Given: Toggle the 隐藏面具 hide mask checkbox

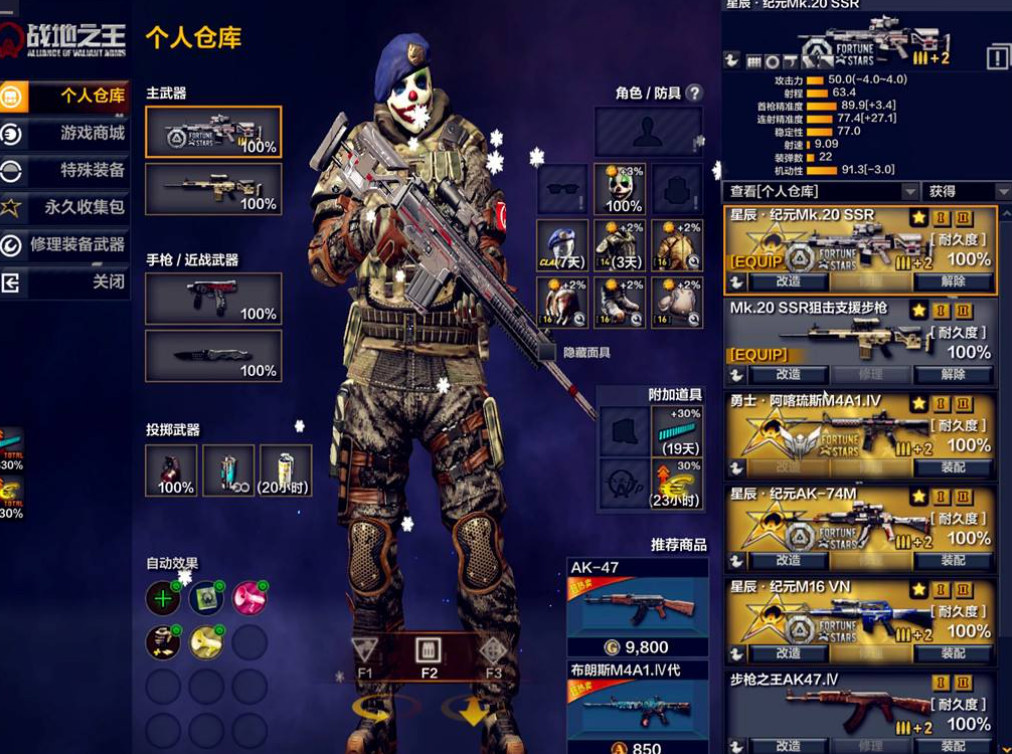Looking at the screenshot, I should coord(547,352).
